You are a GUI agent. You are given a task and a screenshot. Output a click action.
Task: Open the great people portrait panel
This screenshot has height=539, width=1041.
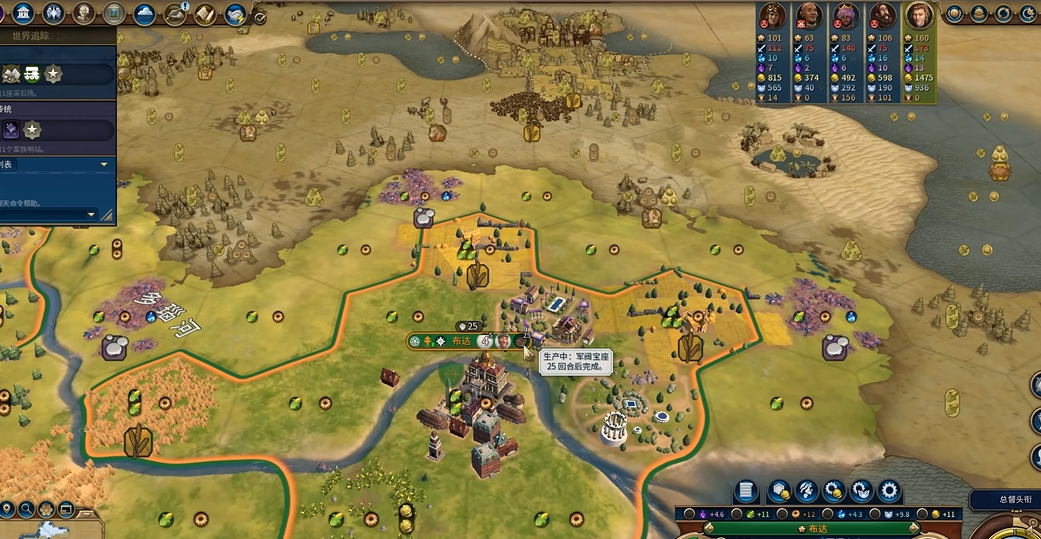click(84, 14)
